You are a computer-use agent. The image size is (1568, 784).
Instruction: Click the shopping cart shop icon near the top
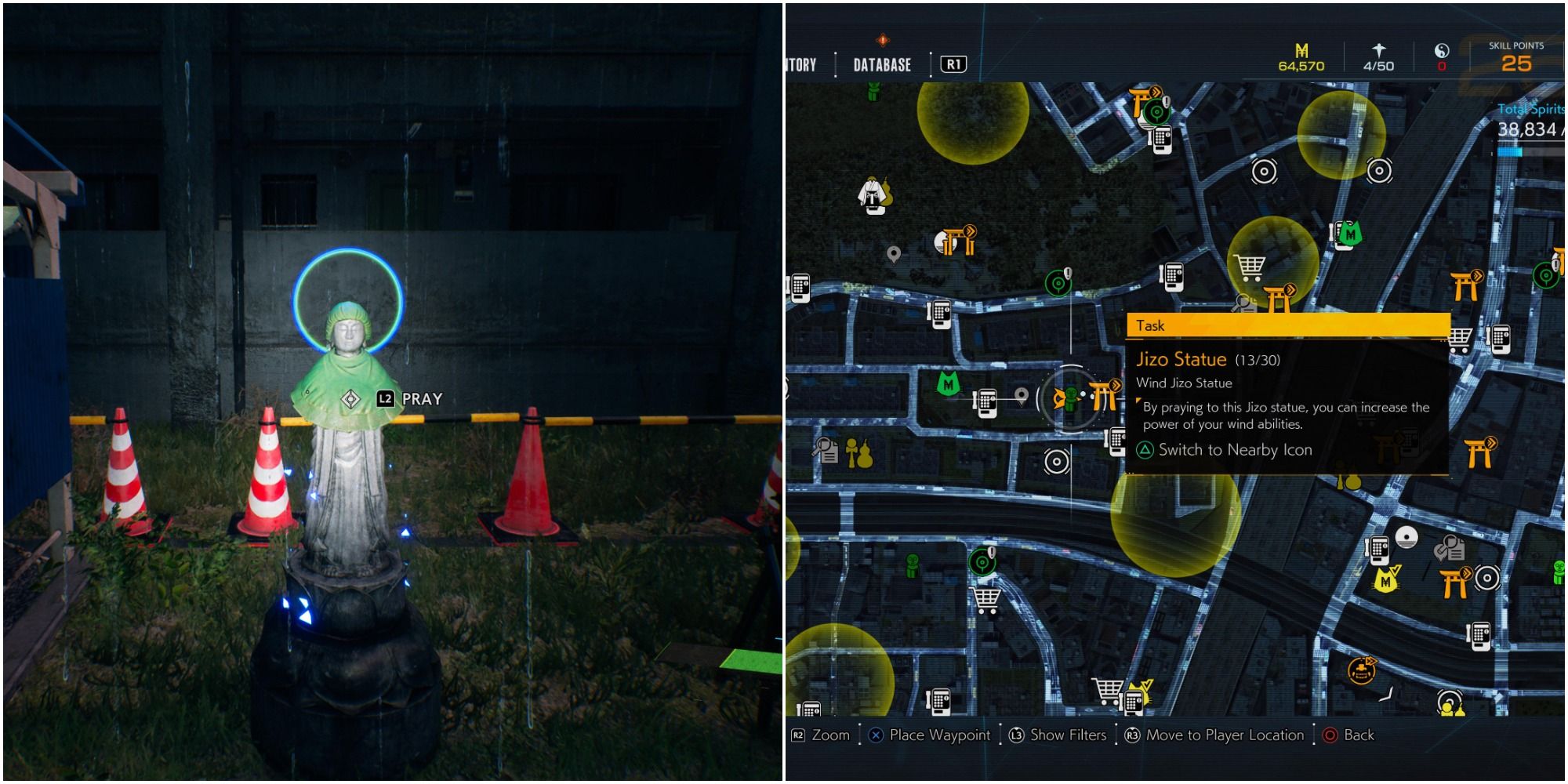(x=1249, y=267)
